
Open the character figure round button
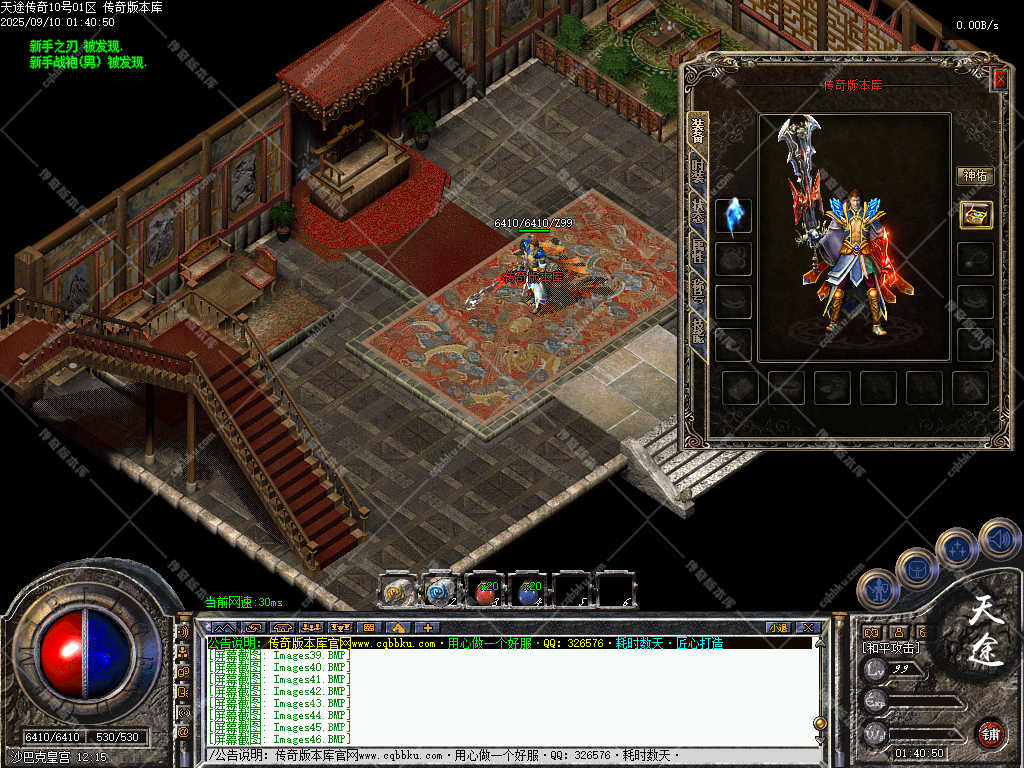[877, 590]
